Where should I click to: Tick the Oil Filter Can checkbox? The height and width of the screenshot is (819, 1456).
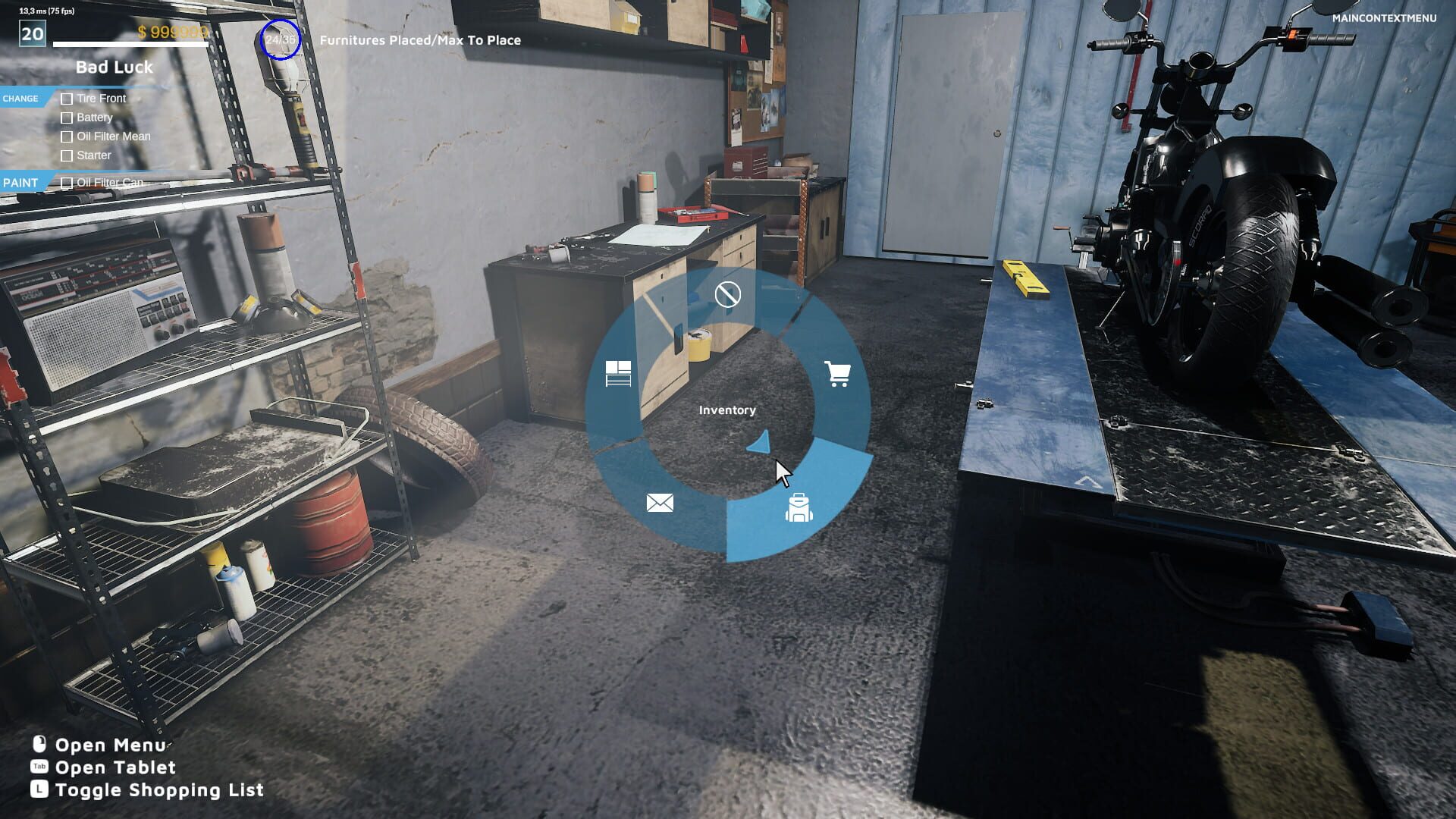[x=67, y=183]
